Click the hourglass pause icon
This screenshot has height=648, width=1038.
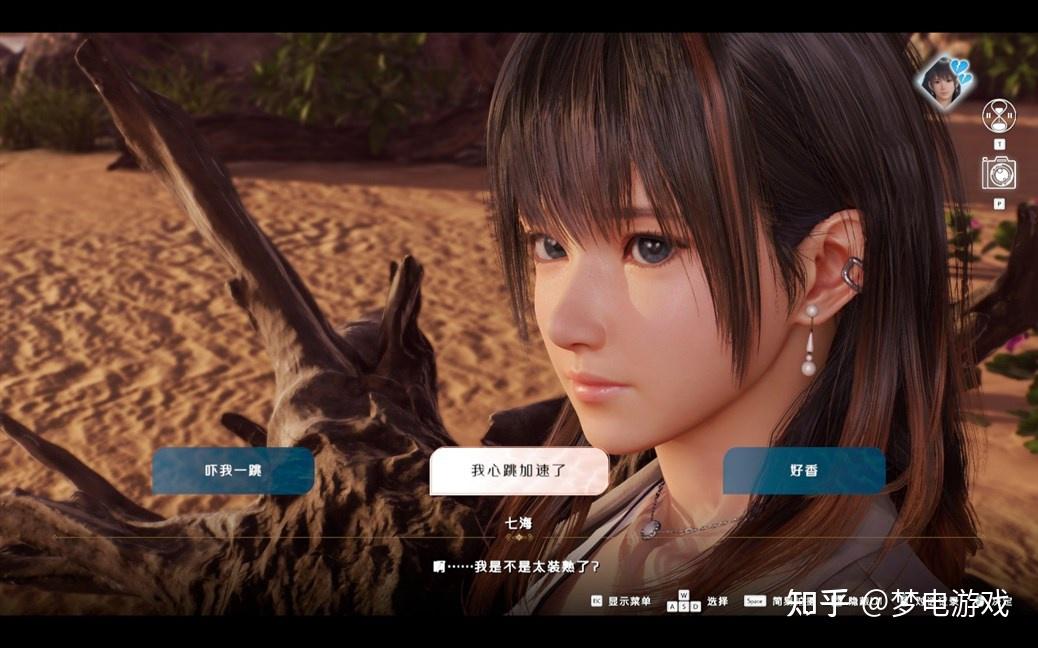pos(998,116)
